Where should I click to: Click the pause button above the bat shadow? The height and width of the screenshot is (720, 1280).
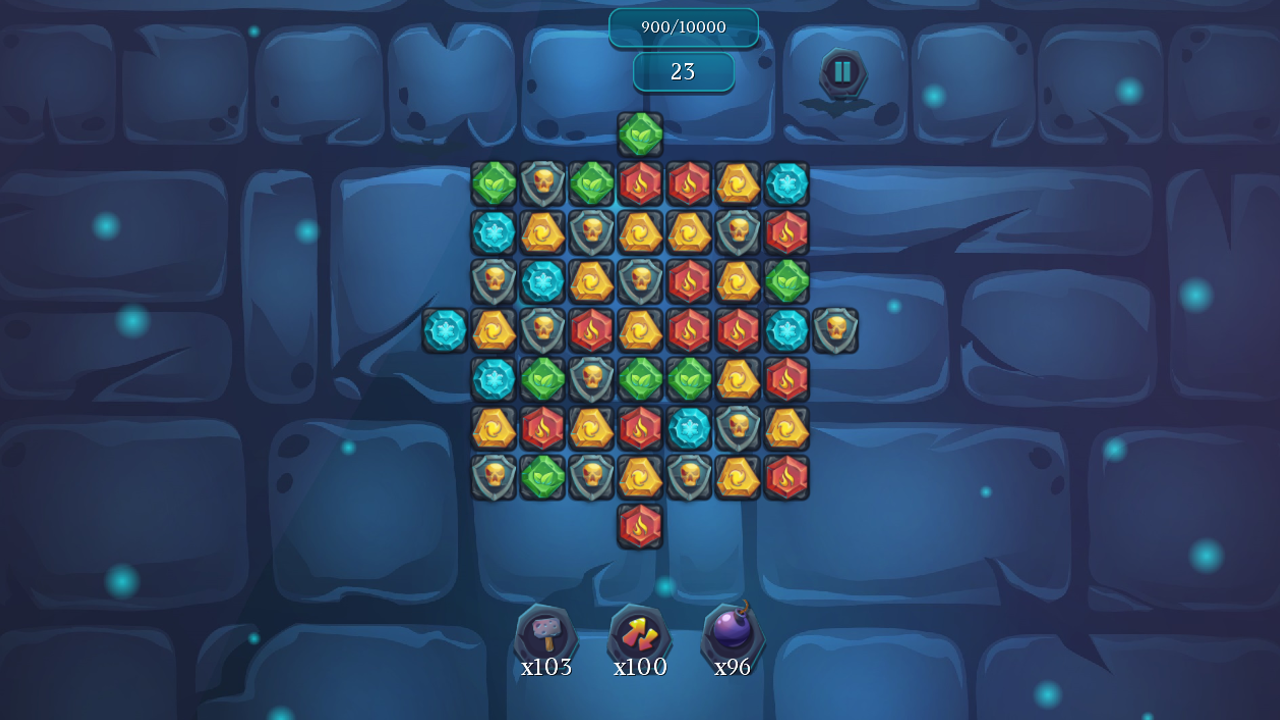coord(841,71)
